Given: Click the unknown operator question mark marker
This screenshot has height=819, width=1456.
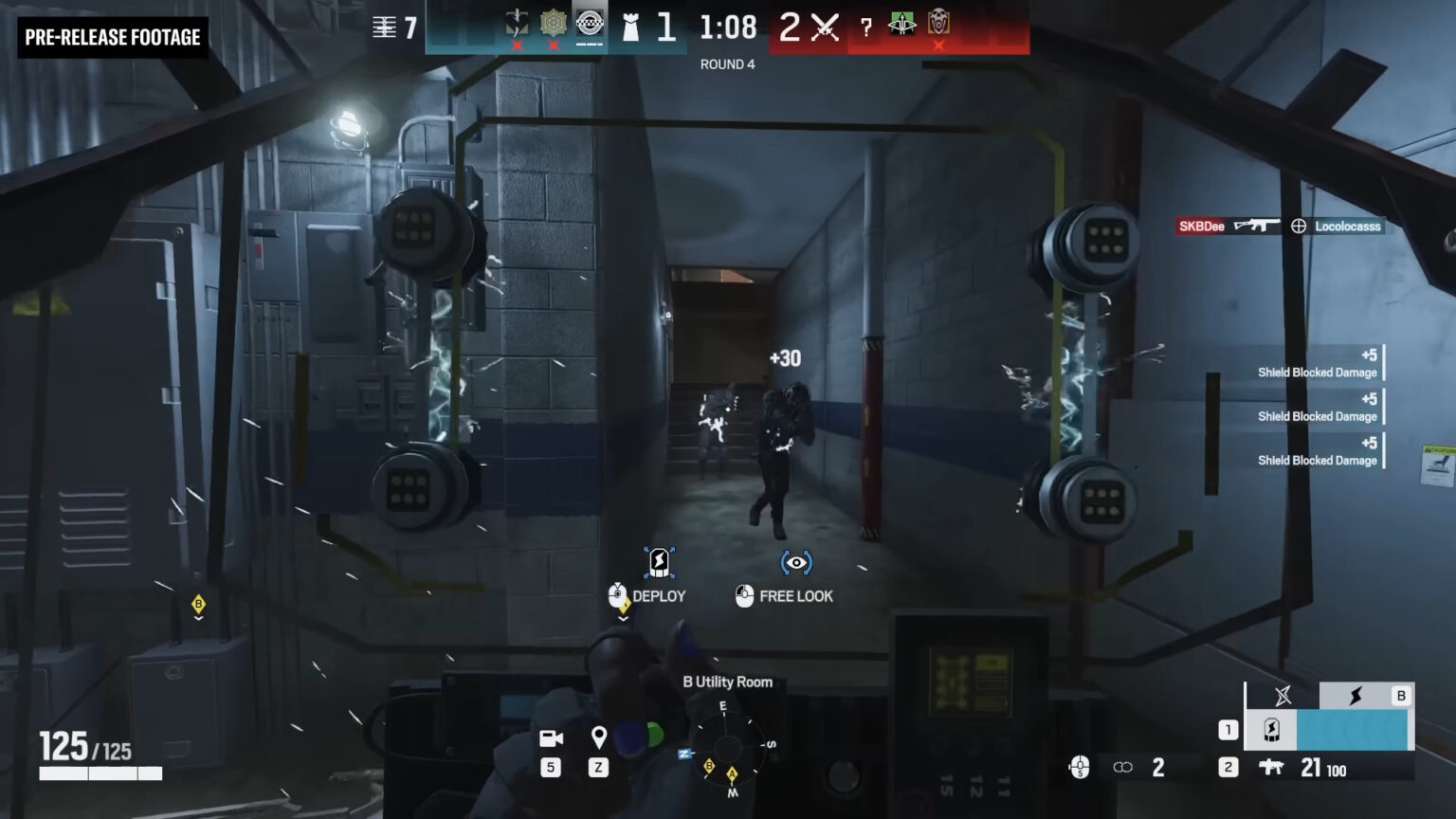Looking at the screenshot, I should click(867, 27).
